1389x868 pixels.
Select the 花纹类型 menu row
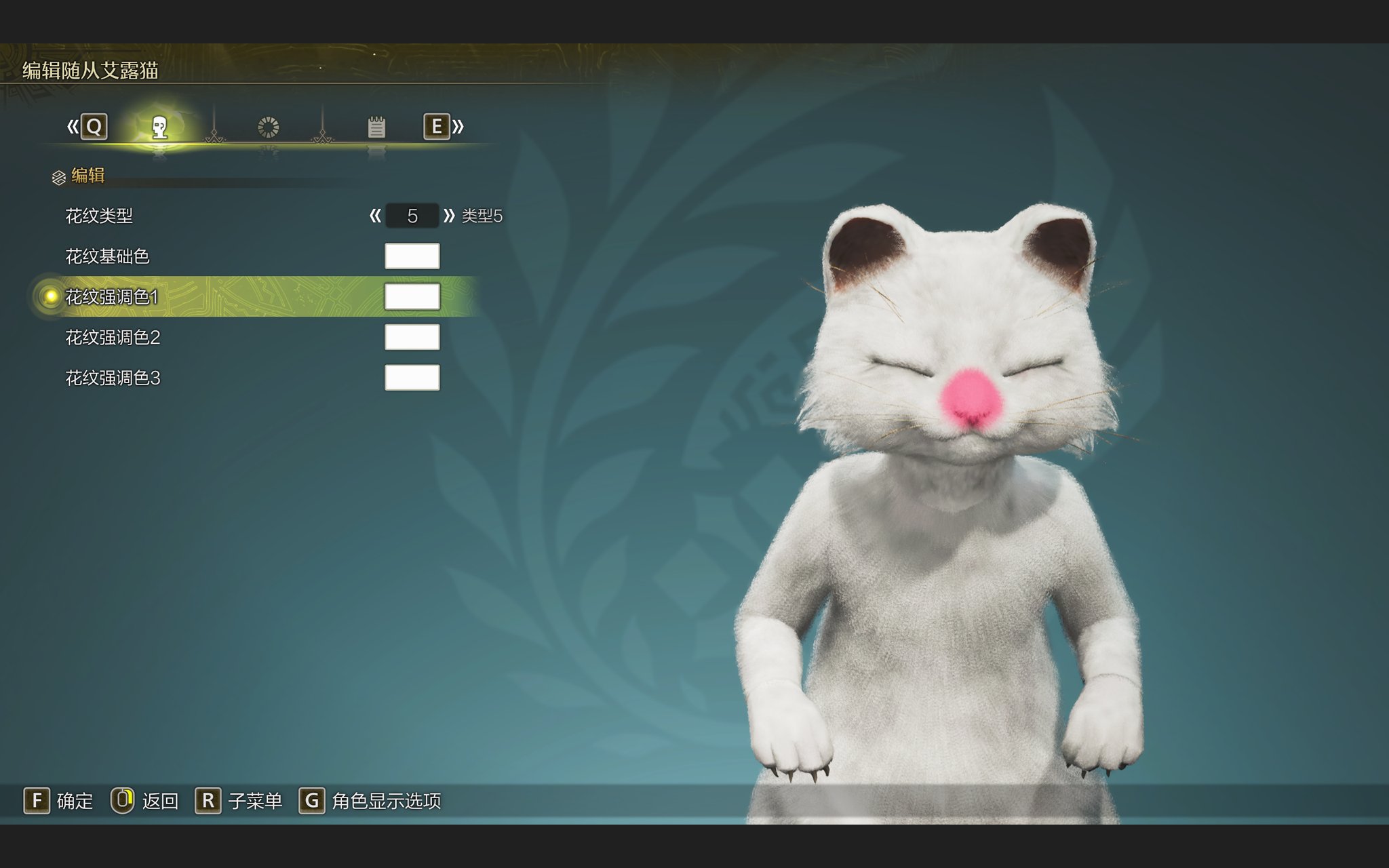tap(99, 216)
